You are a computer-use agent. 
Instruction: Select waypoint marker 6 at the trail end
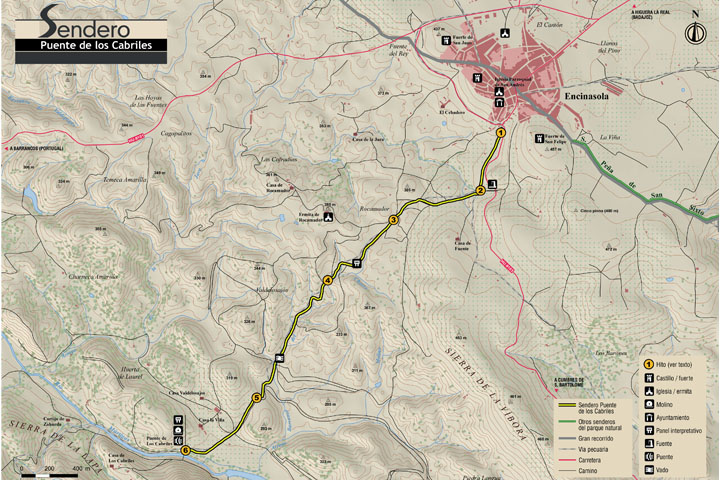pos(186,451)
